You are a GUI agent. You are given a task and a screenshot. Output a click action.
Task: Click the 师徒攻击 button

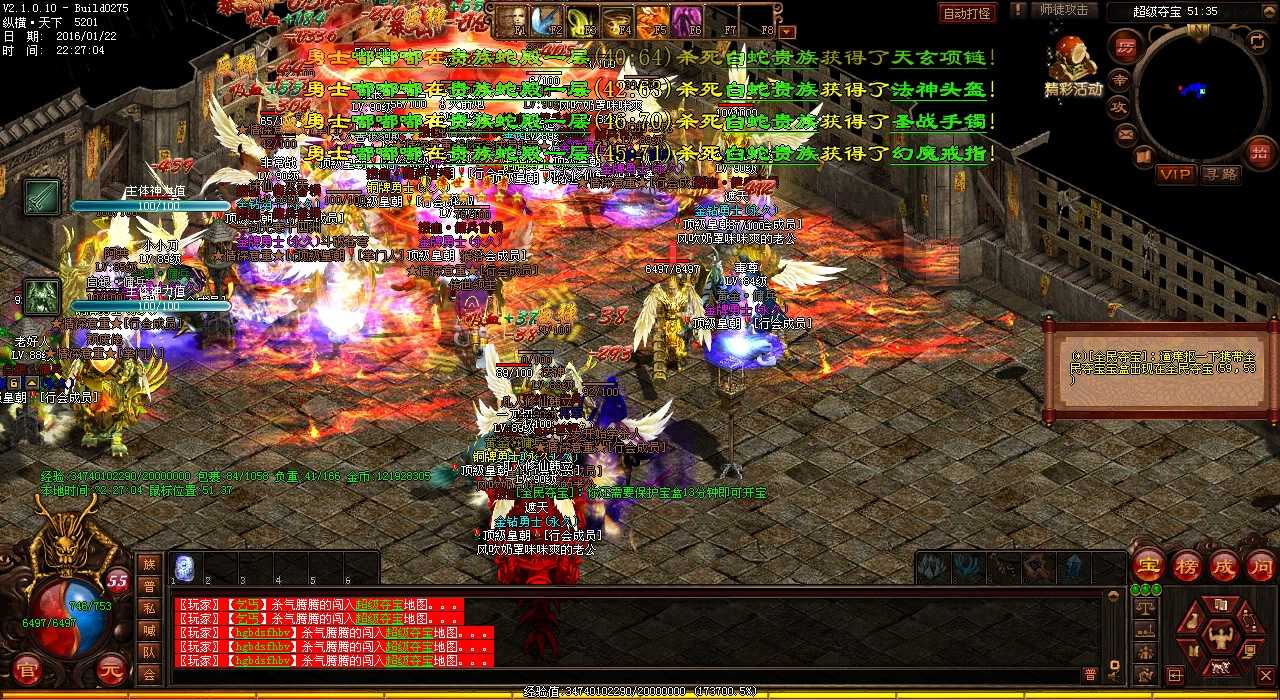pos(1063,11)
